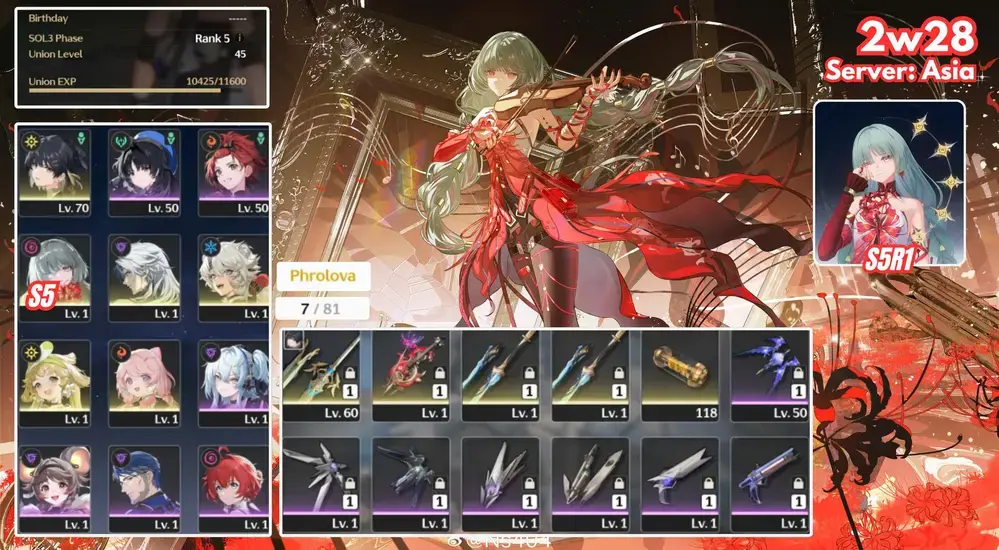Pick the light-blue twin-tail character with headphones
The height and width of the screenshot is (550, 999).
[x=233, y=383]
